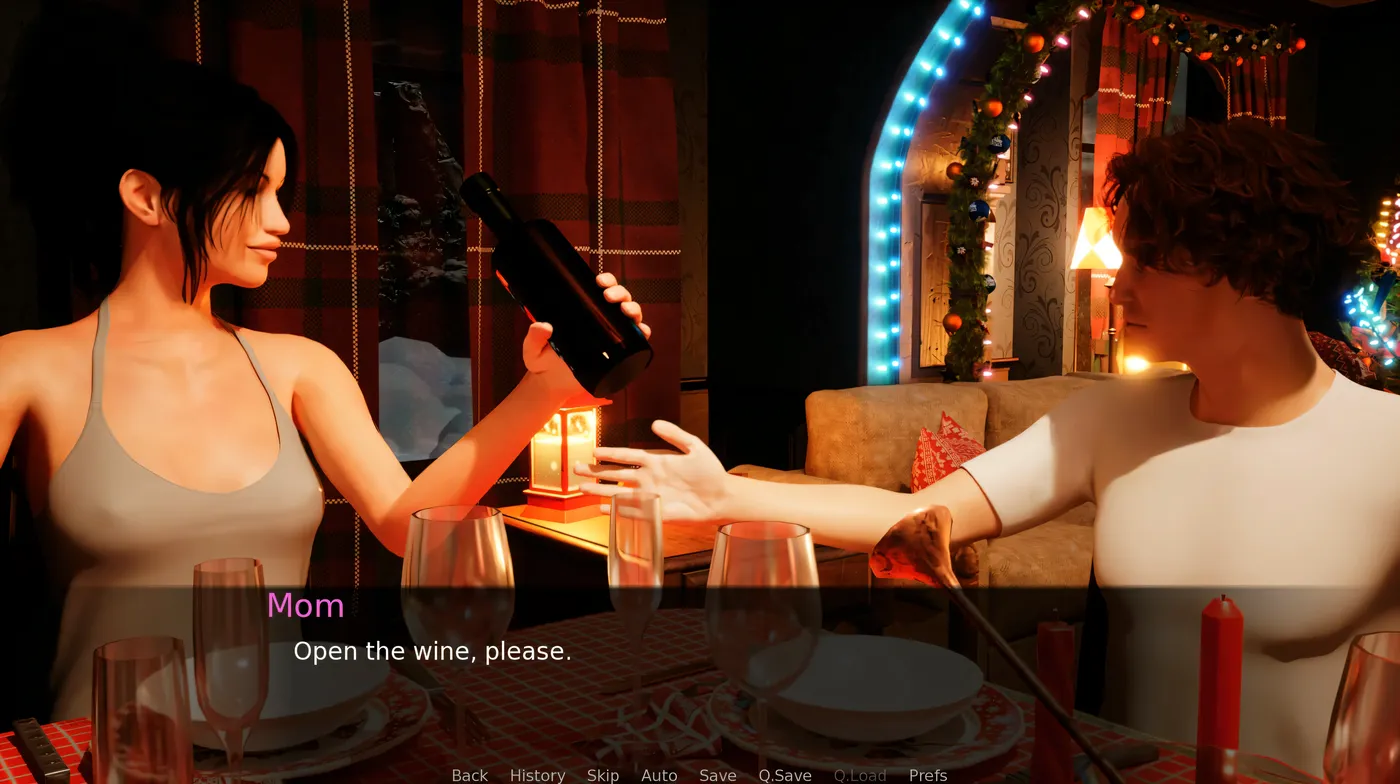Open the Save menu

[x=717, y=775]
